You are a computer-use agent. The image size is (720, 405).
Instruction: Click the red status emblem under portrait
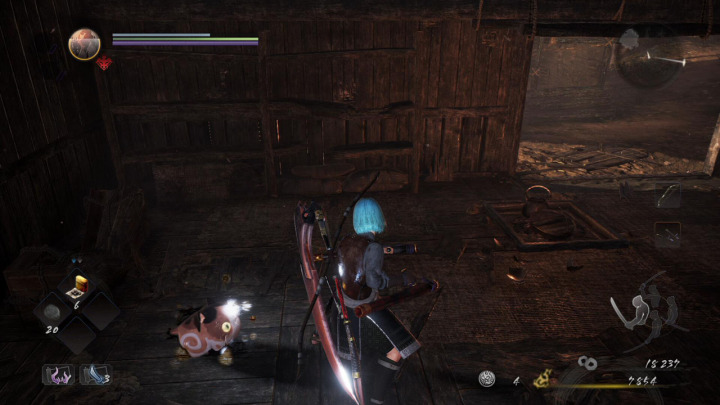(x=103, y=63)
